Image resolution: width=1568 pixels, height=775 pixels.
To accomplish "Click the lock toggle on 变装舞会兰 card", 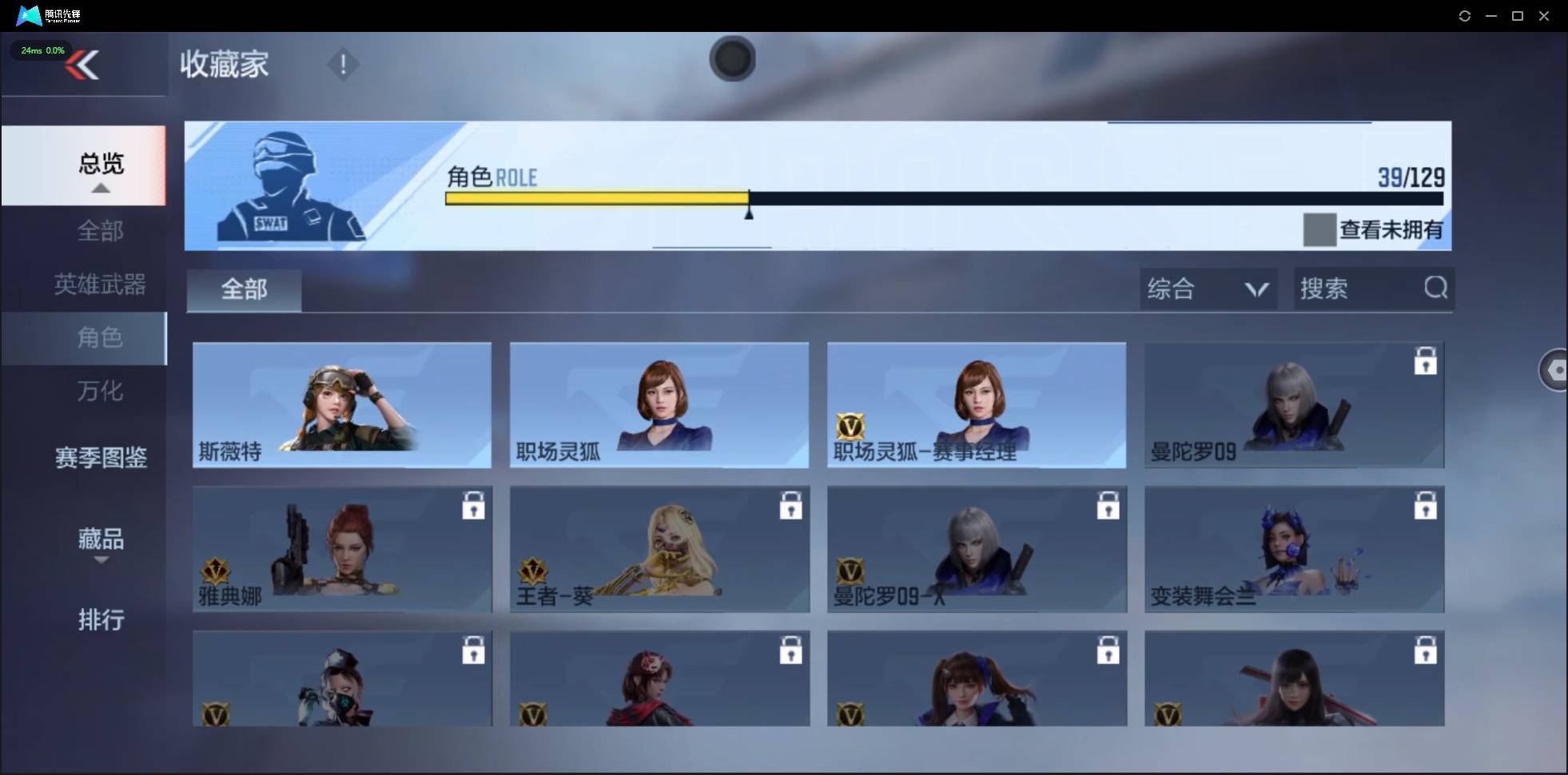I will pos(1427,505).
